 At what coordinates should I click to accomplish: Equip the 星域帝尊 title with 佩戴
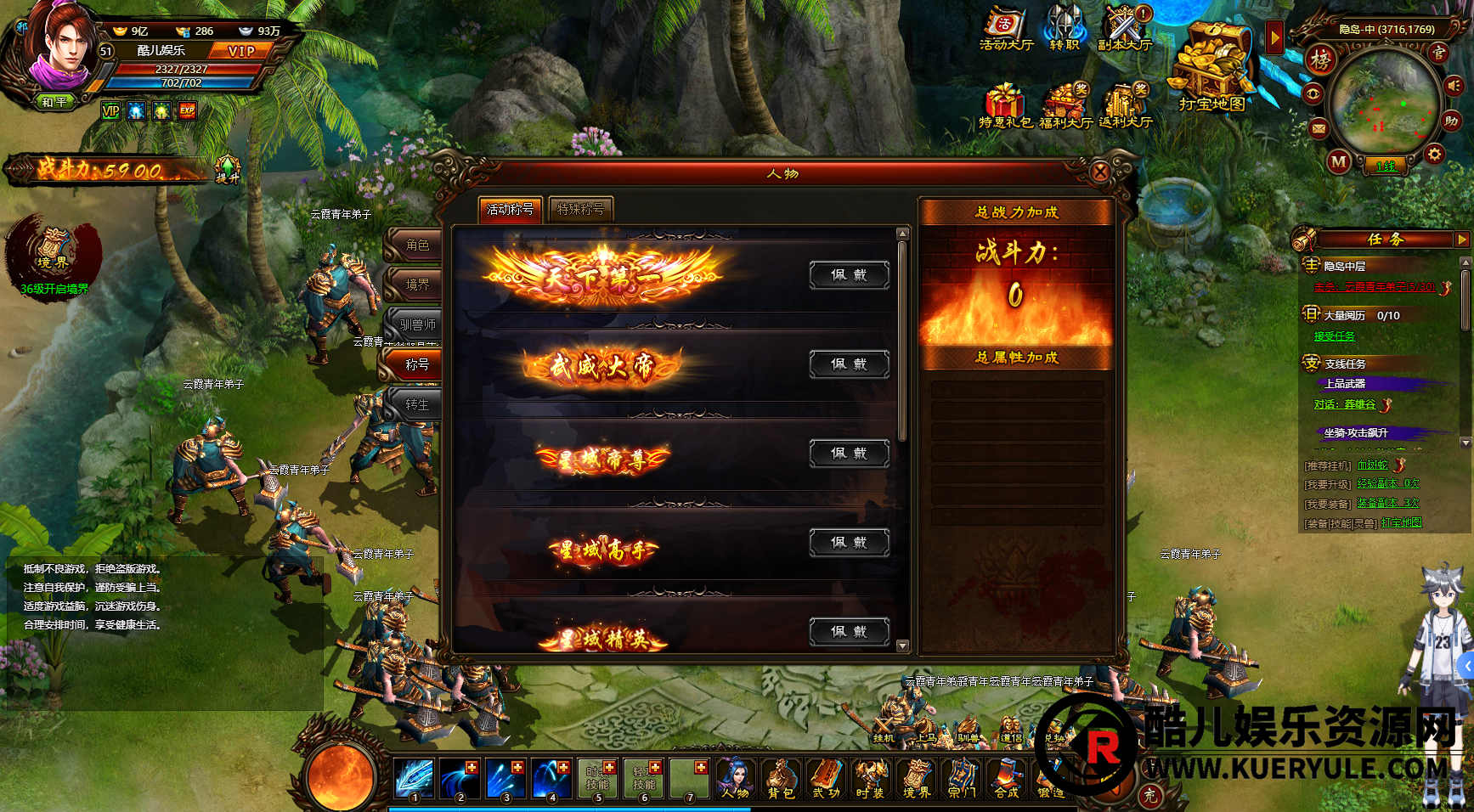click(x=849, y=454)
